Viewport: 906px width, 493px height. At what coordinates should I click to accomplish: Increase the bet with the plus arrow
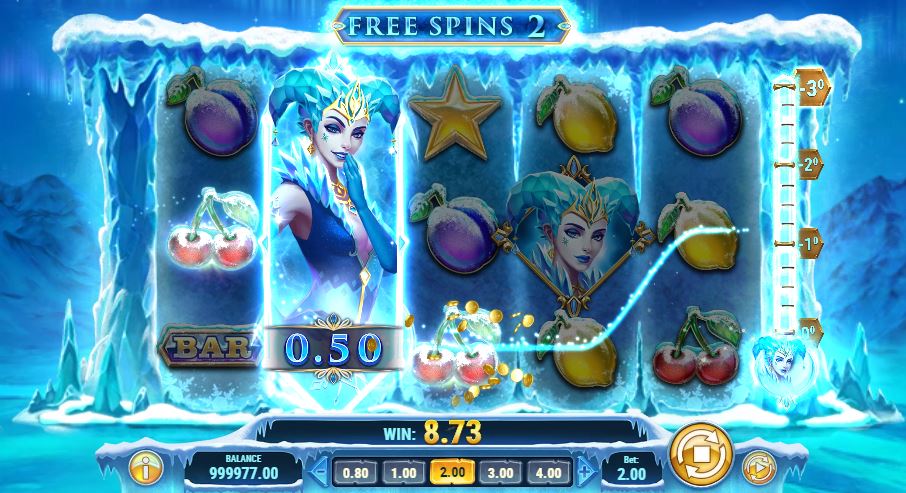[x=584, y=471]
